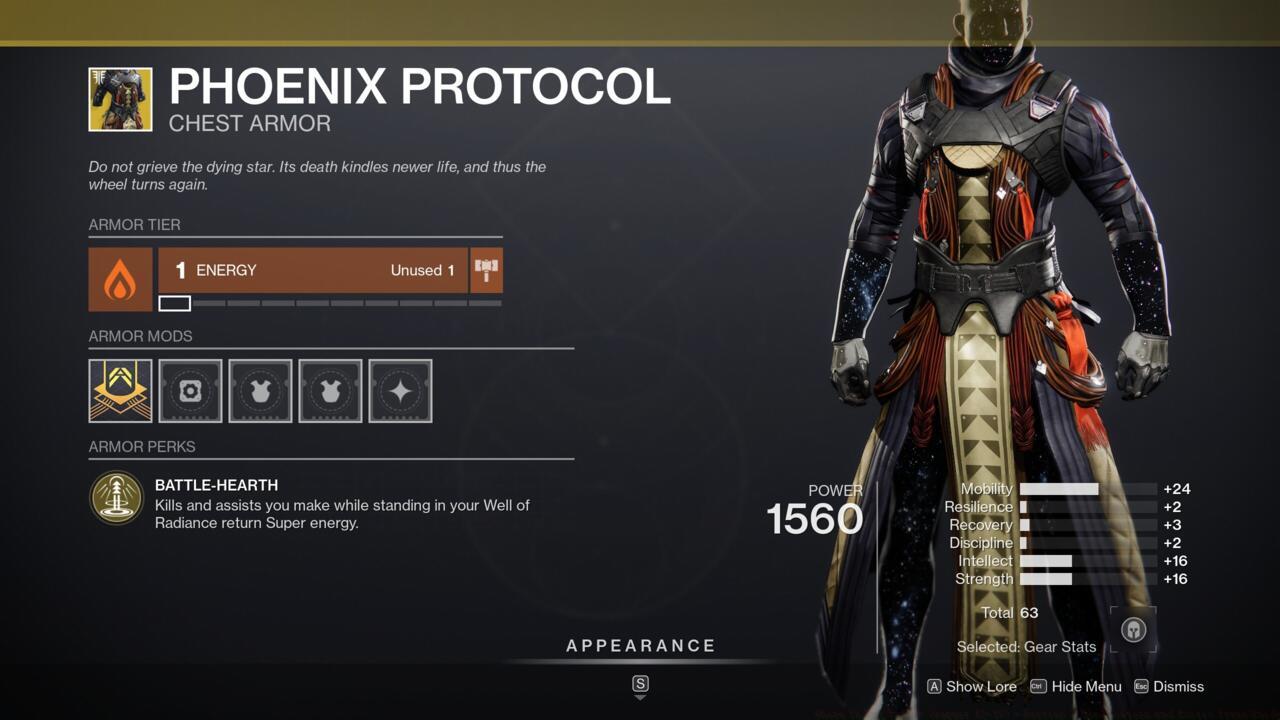Select the Solar energy element icon

[119, 279]
